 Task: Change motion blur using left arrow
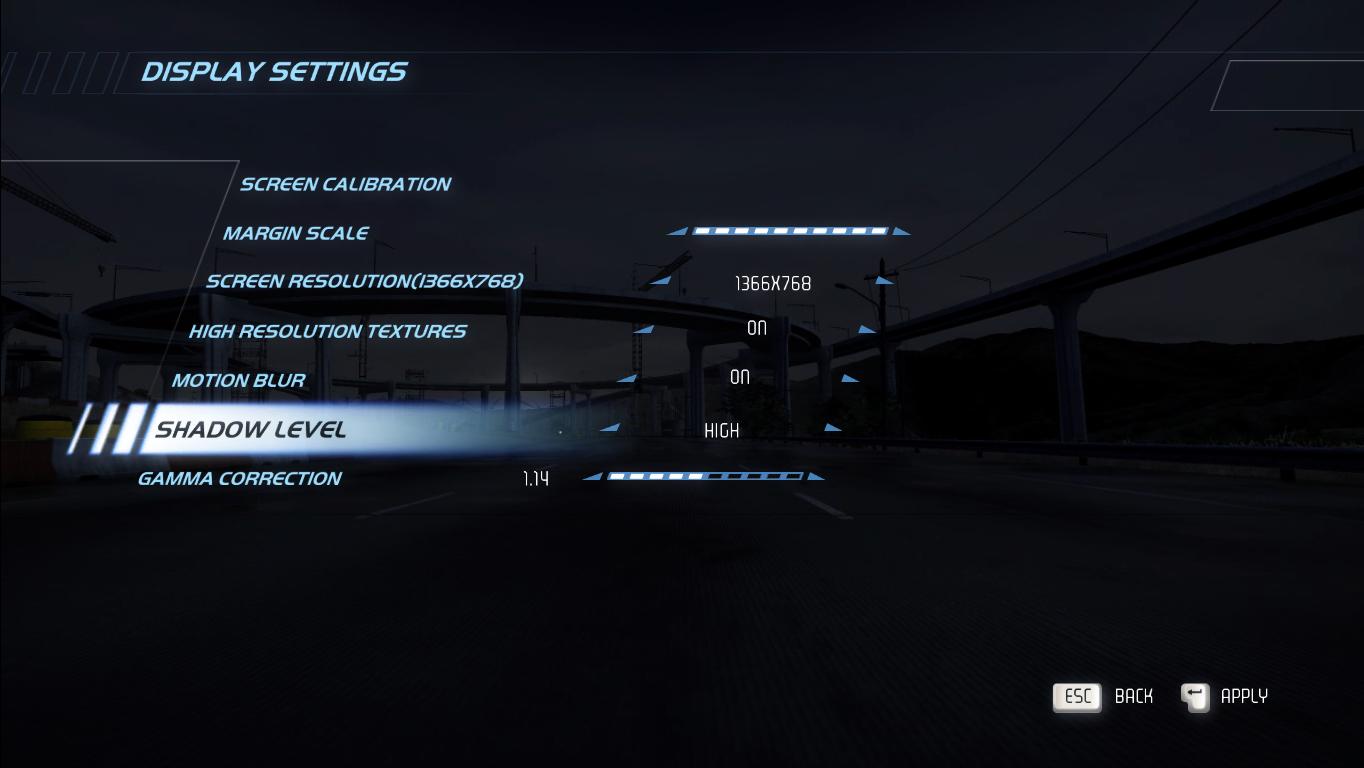[627, 378]
